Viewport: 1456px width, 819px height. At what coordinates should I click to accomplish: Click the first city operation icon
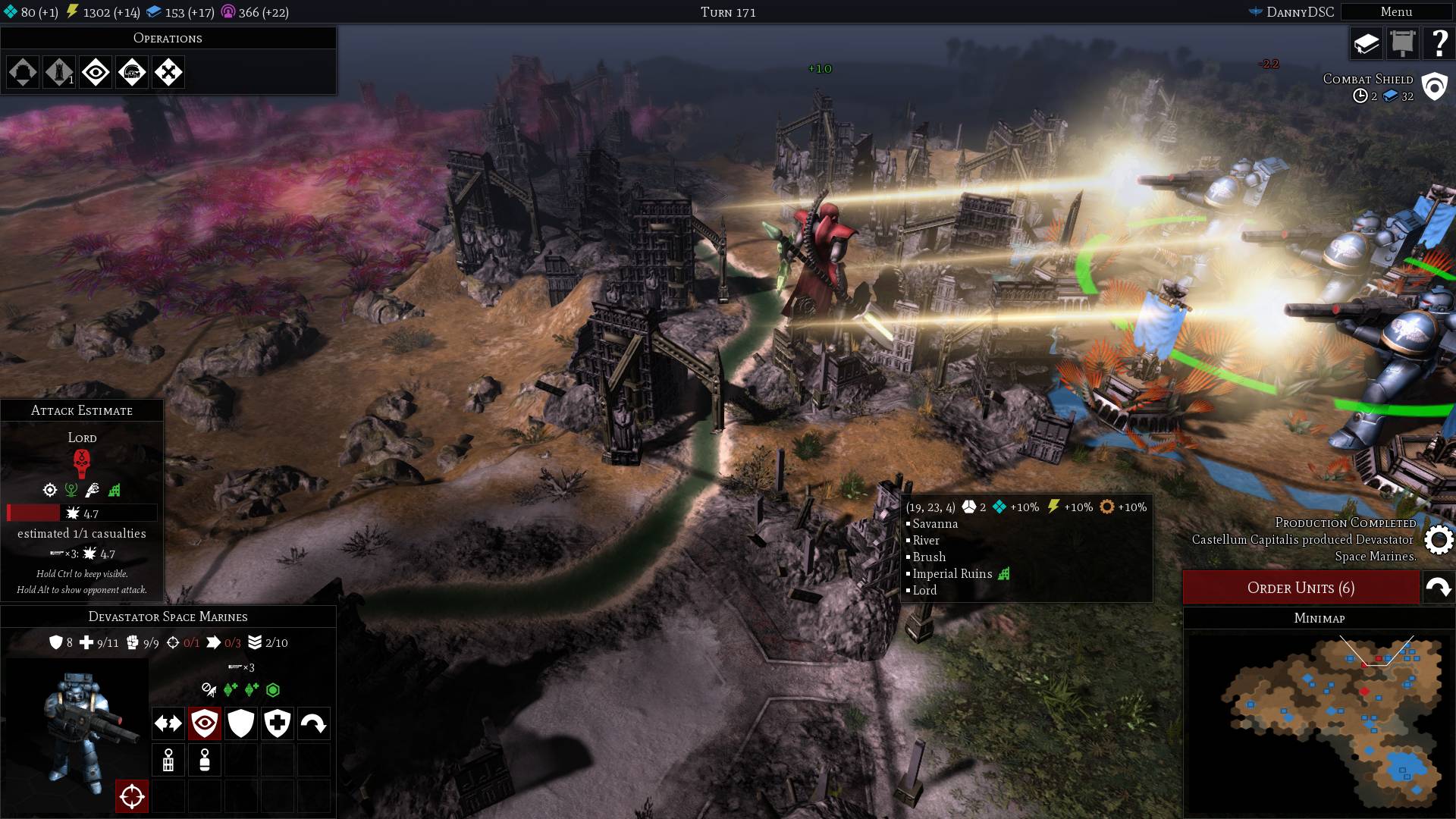[x=23, y=73]
